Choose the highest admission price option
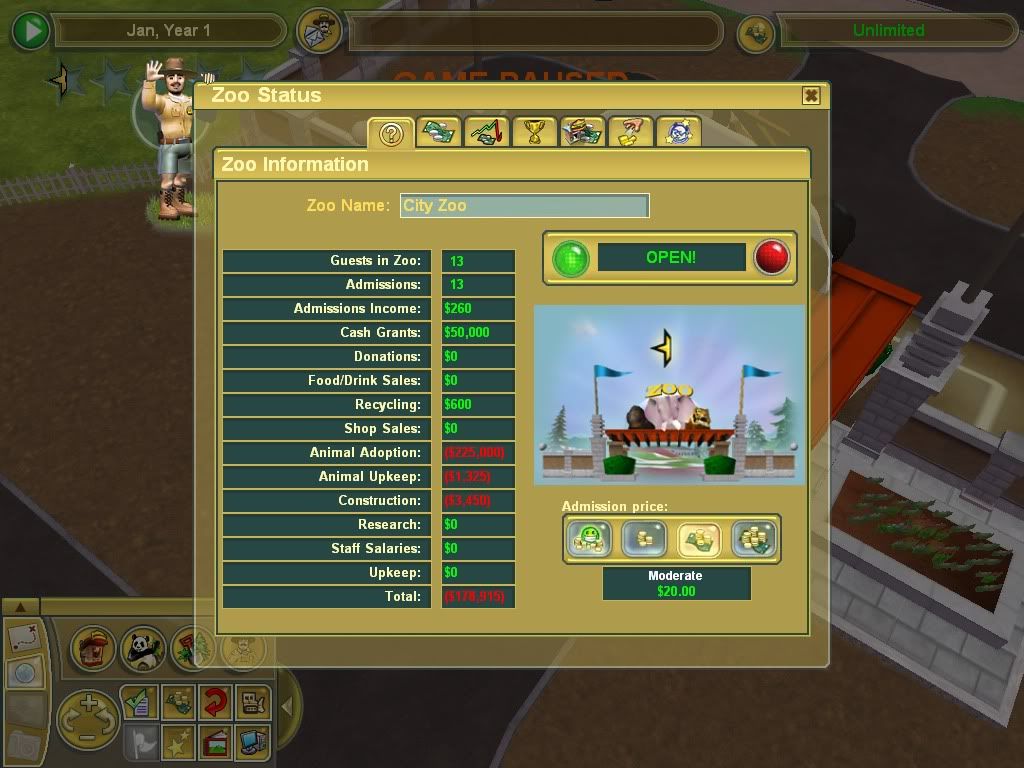The height and width of the screenshot is (768, 1024). [x=753, y=540]
